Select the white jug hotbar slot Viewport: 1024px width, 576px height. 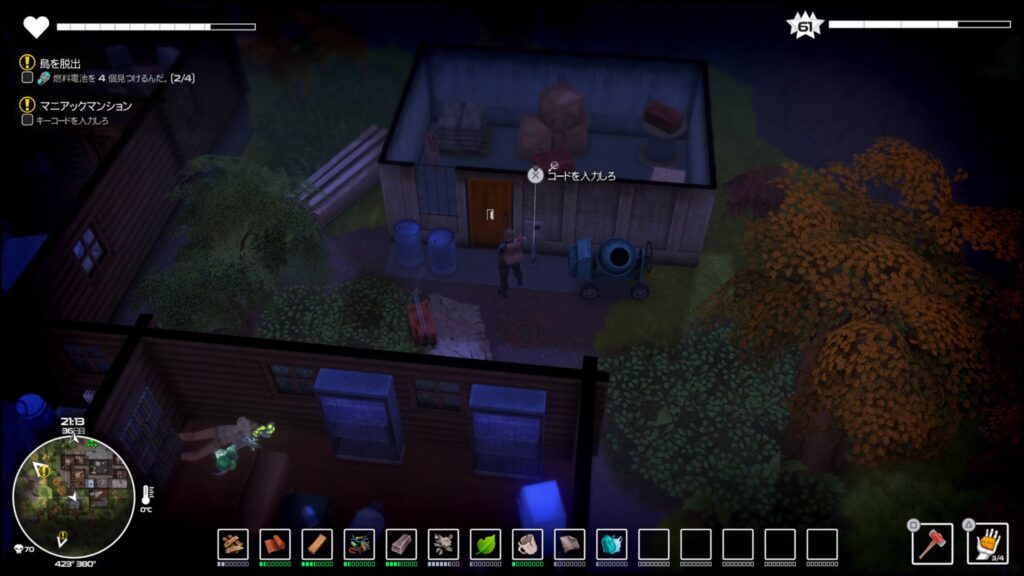point(527,544)
